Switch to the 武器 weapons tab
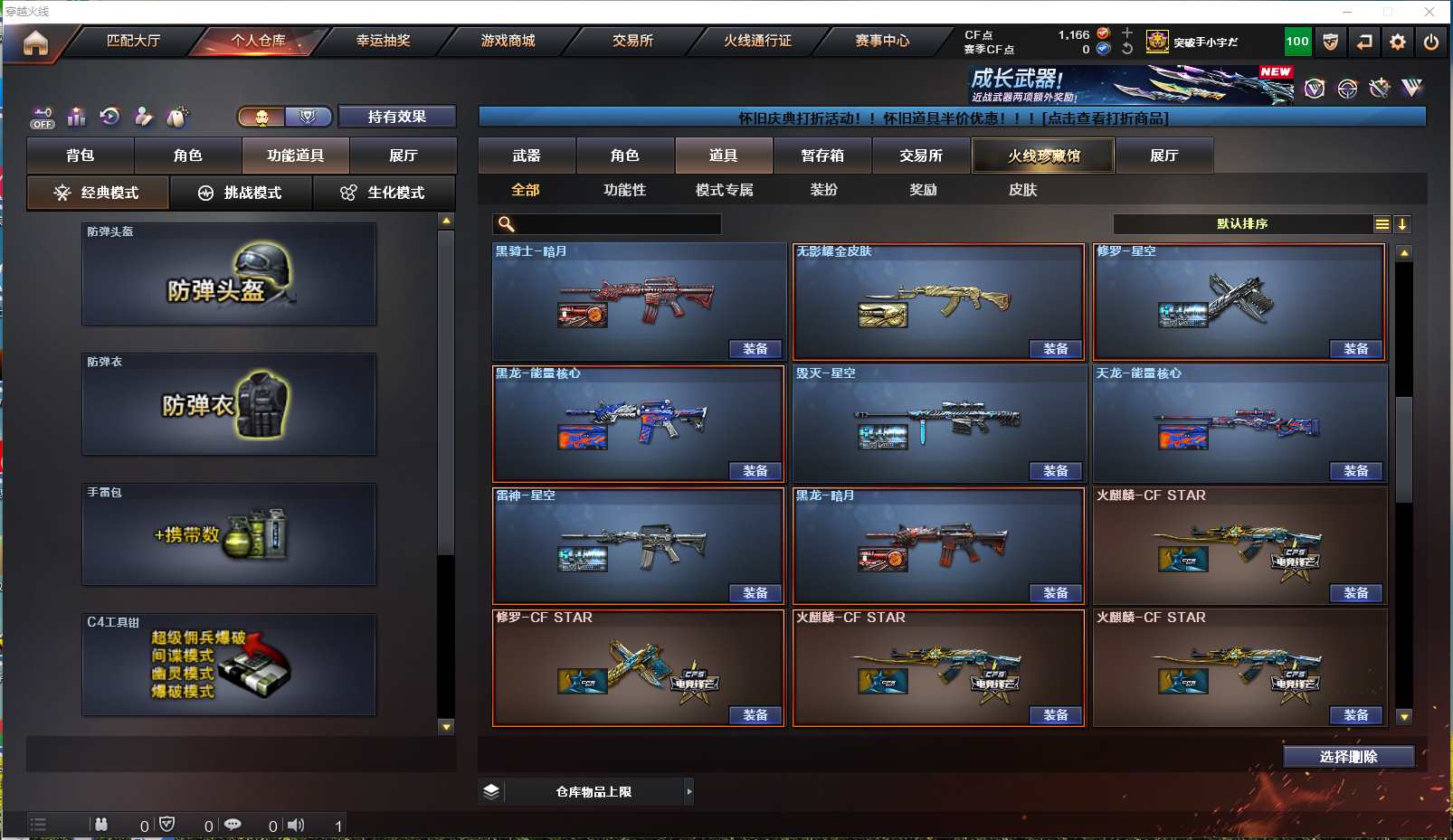Image resolution: width=1453 pixels, height=840 pixels. pyautogui.click(x=527, y=156)
